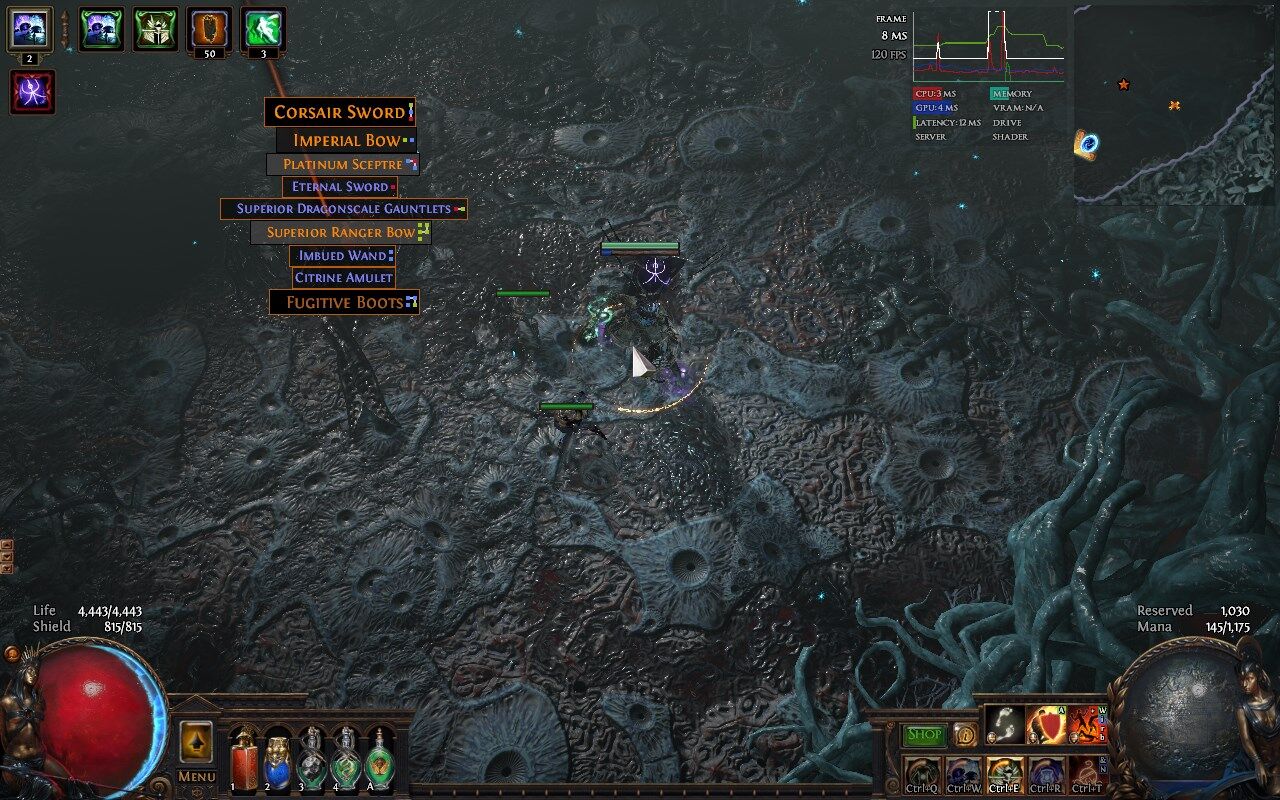Viewport: 1280px width, 800px height.
Task: Pick up the Eternal Sword label
Action: (x=339, y=187)
